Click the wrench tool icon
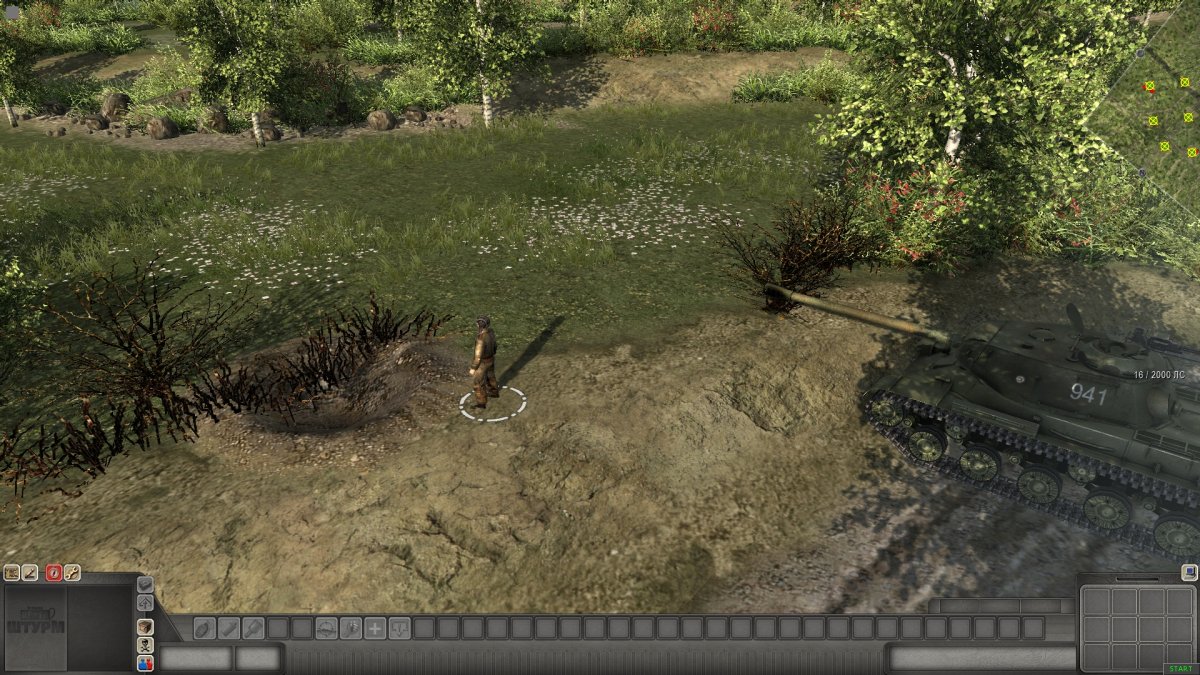1200x675 pixels. coord(72,573)
